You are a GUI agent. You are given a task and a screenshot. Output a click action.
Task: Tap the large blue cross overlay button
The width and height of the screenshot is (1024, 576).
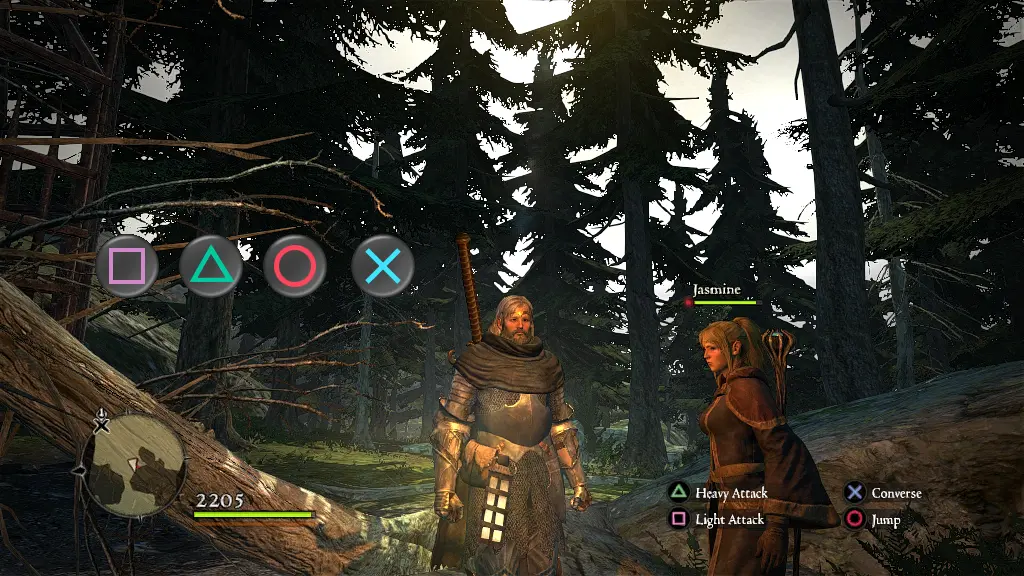(x=382, y=265)
